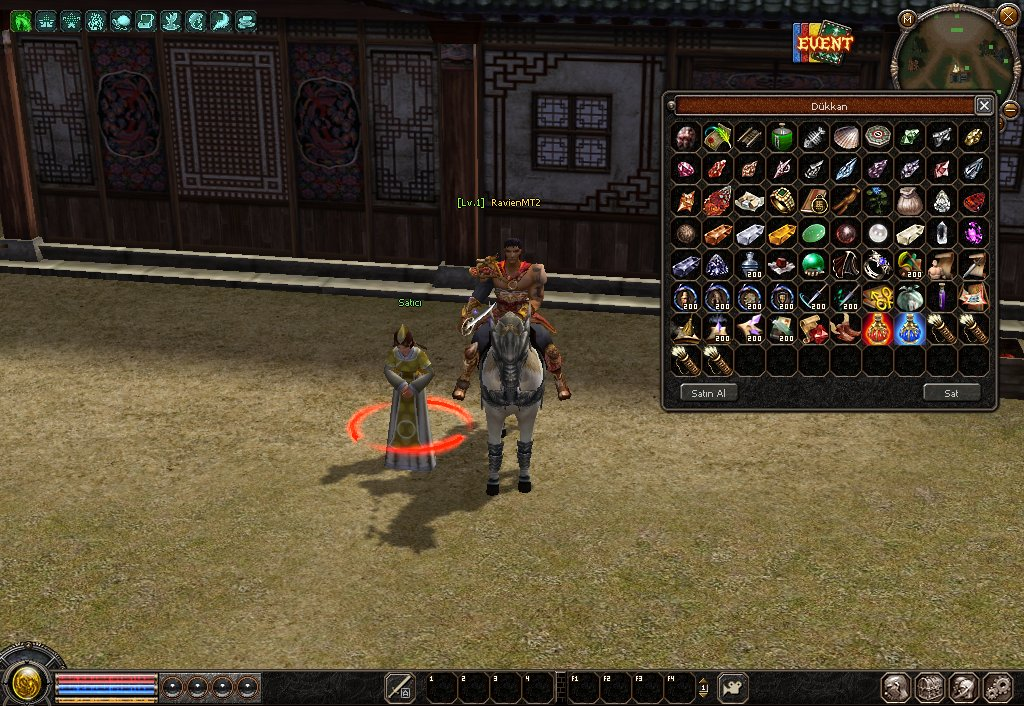Select the seashell item in the shop
The width and height of the screenshot is (1024, 706).
(x=846, y=137)
